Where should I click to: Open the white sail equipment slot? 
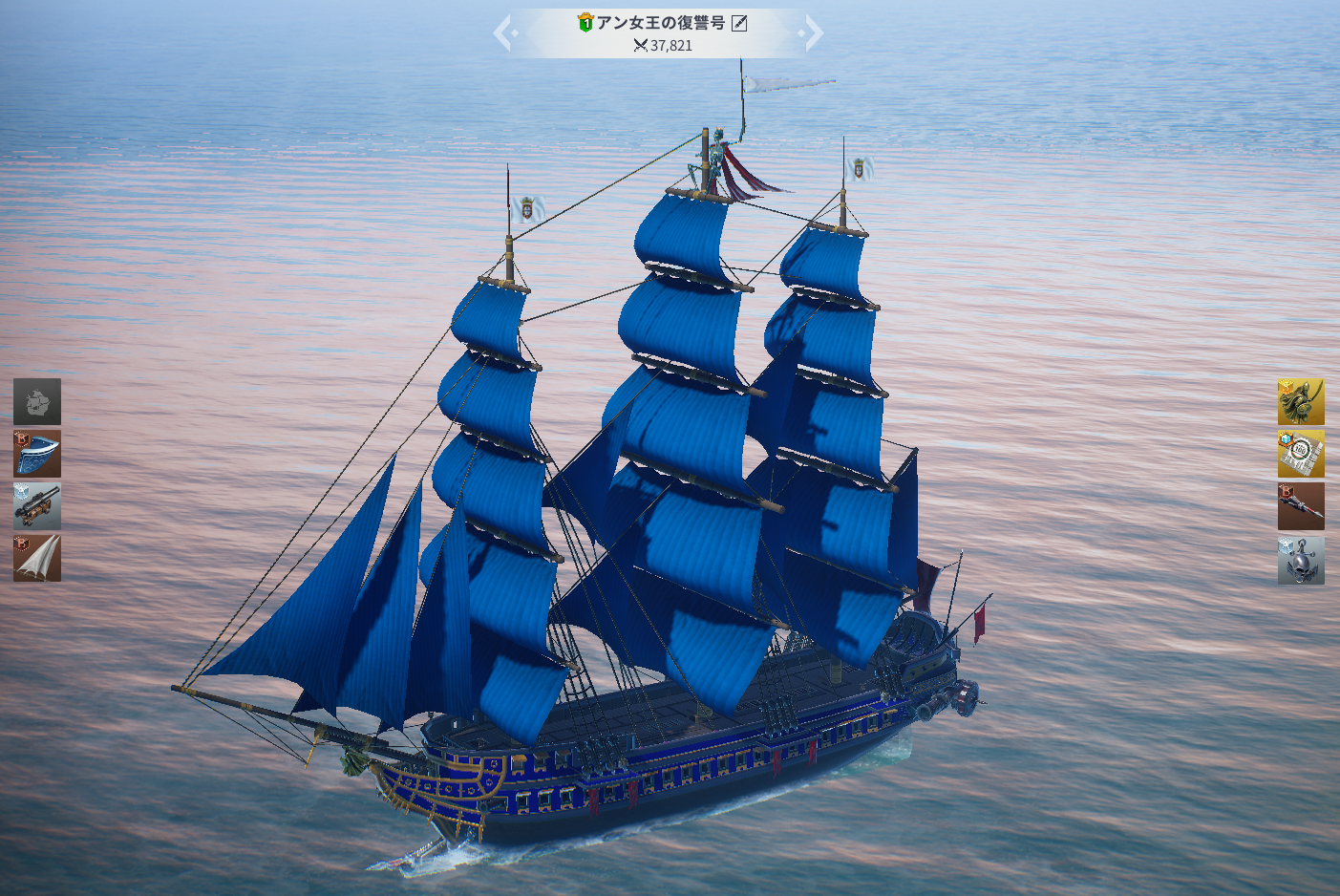(x=37, y=559)
